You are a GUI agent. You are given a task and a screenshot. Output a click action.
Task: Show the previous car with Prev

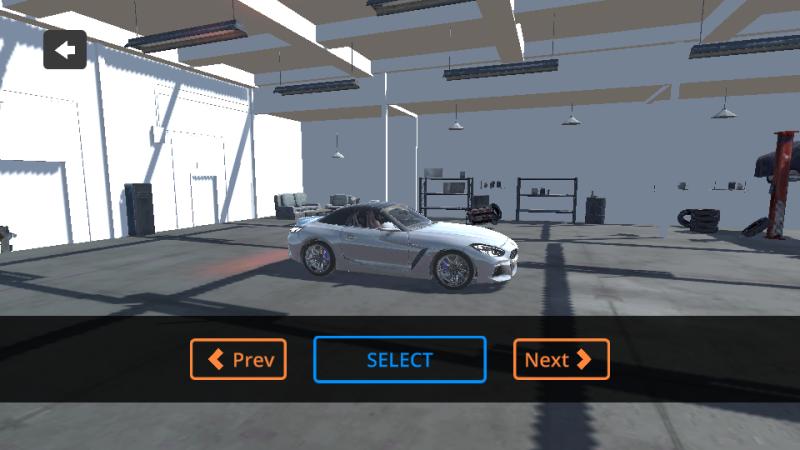pyautogui.click(x=238, y=359)
